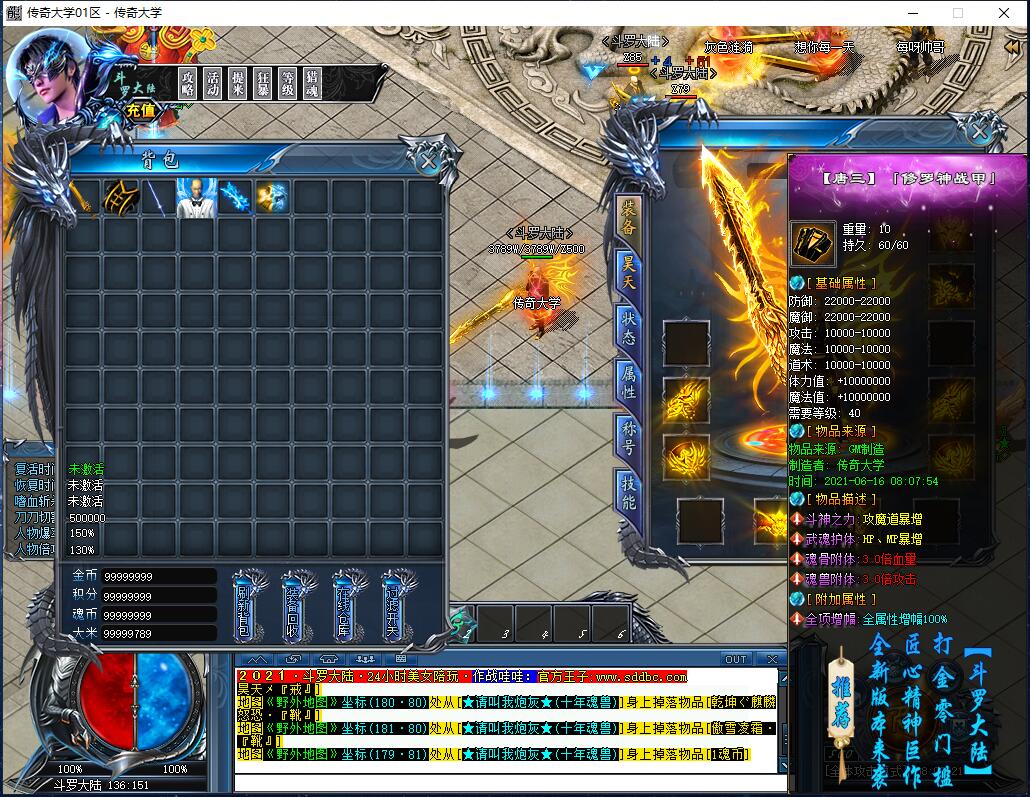Switch to the 技能 skills tab

629,492
